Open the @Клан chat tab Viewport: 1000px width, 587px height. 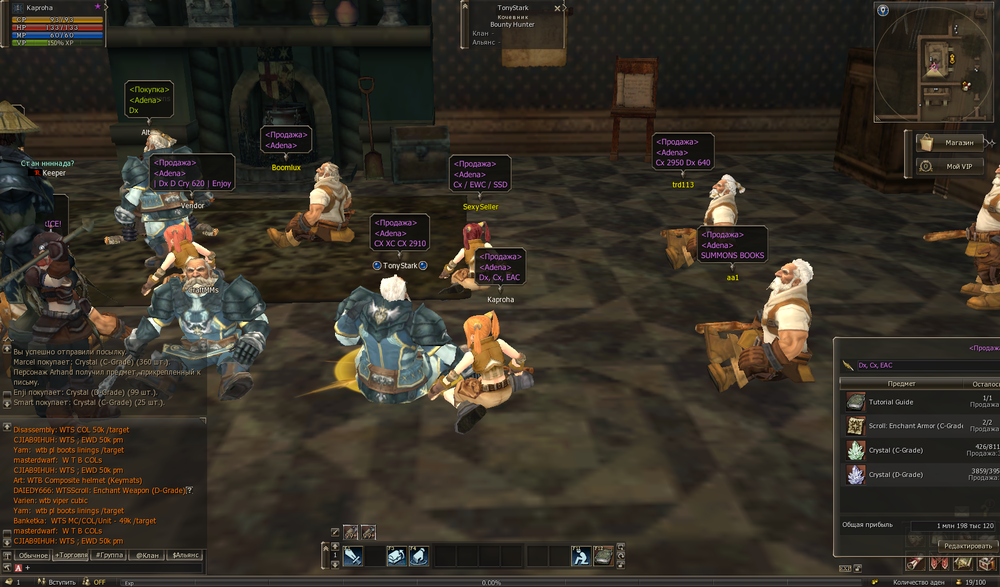click(x=146, y=554)
